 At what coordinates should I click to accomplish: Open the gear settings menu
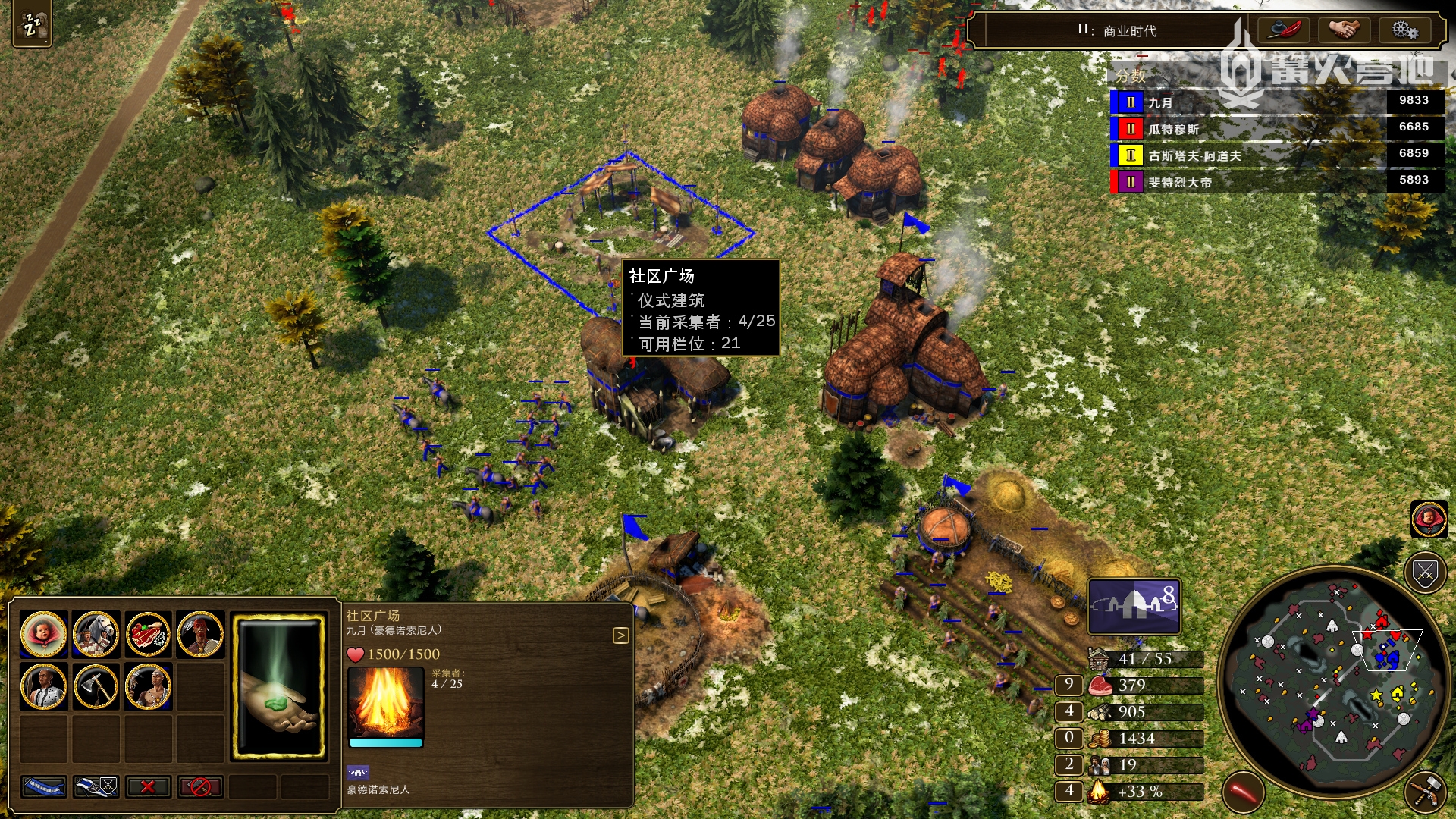tap(1404, 30)
